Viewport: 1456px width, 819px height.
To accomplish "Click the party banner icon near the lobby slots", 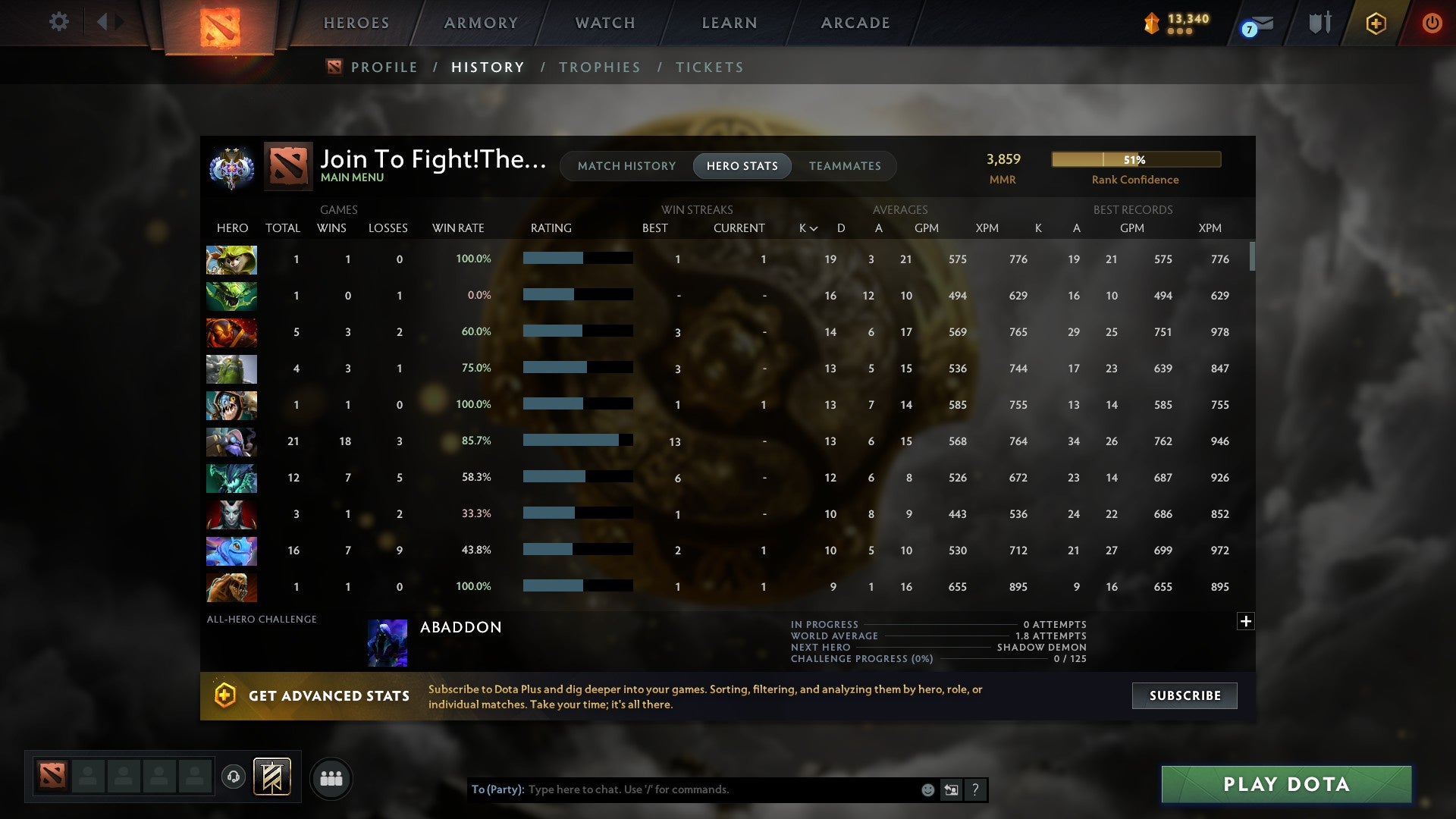I will coord(271,777).
